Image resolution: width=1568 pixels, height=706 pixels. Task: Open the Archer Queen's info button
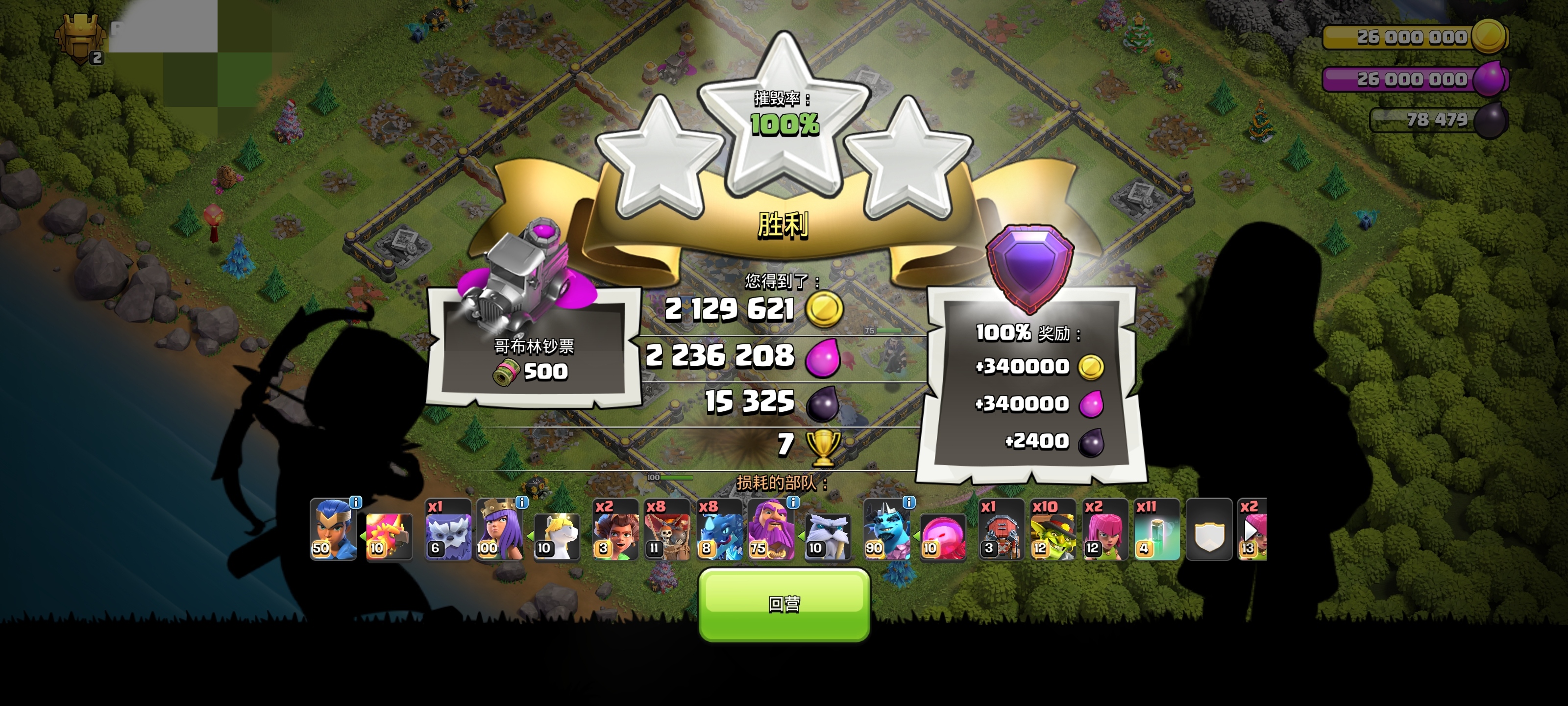522,503
